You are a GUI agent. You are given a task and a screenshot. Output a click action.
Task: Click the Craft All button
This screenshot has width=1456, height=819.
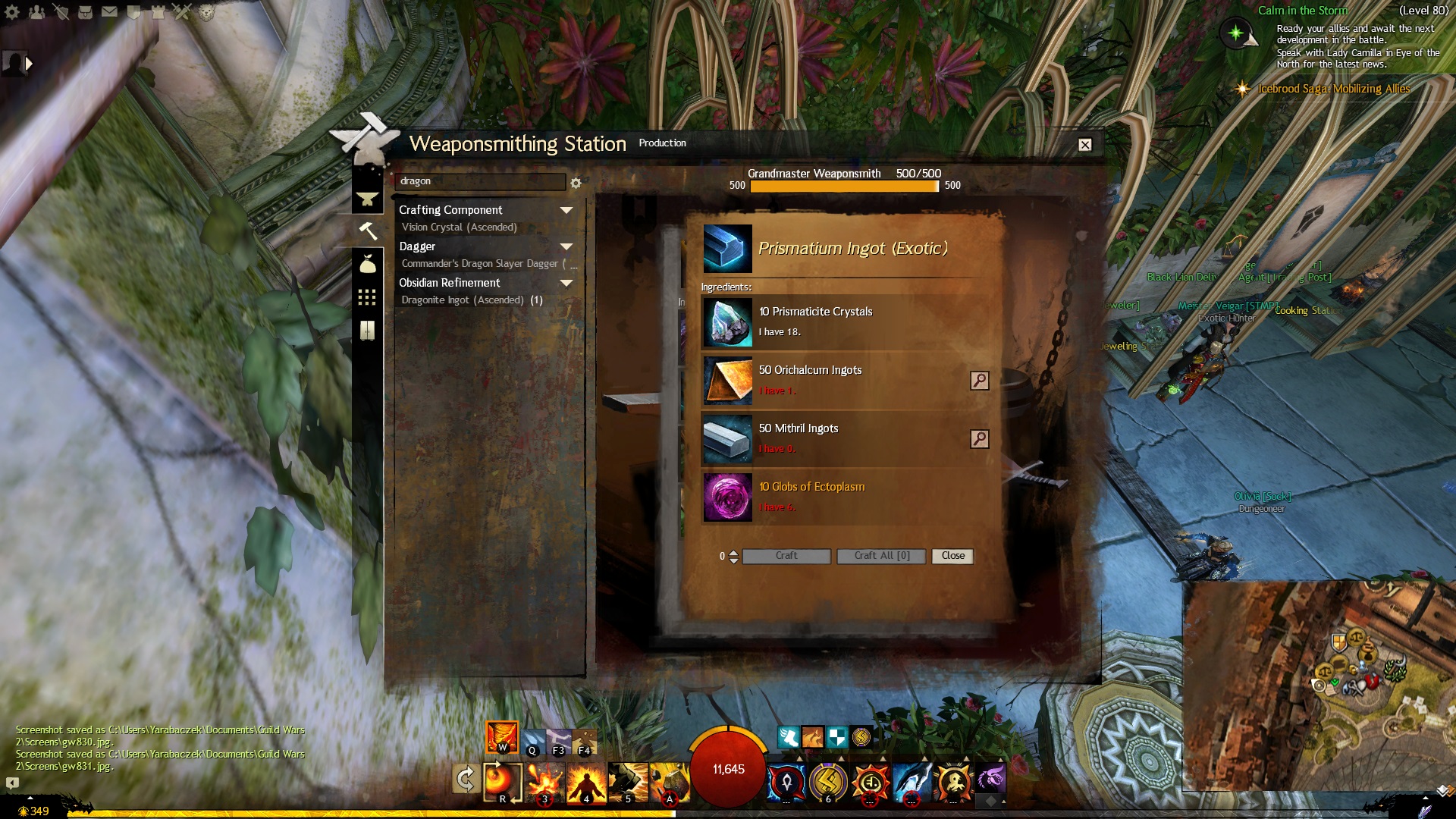point(881,556)
